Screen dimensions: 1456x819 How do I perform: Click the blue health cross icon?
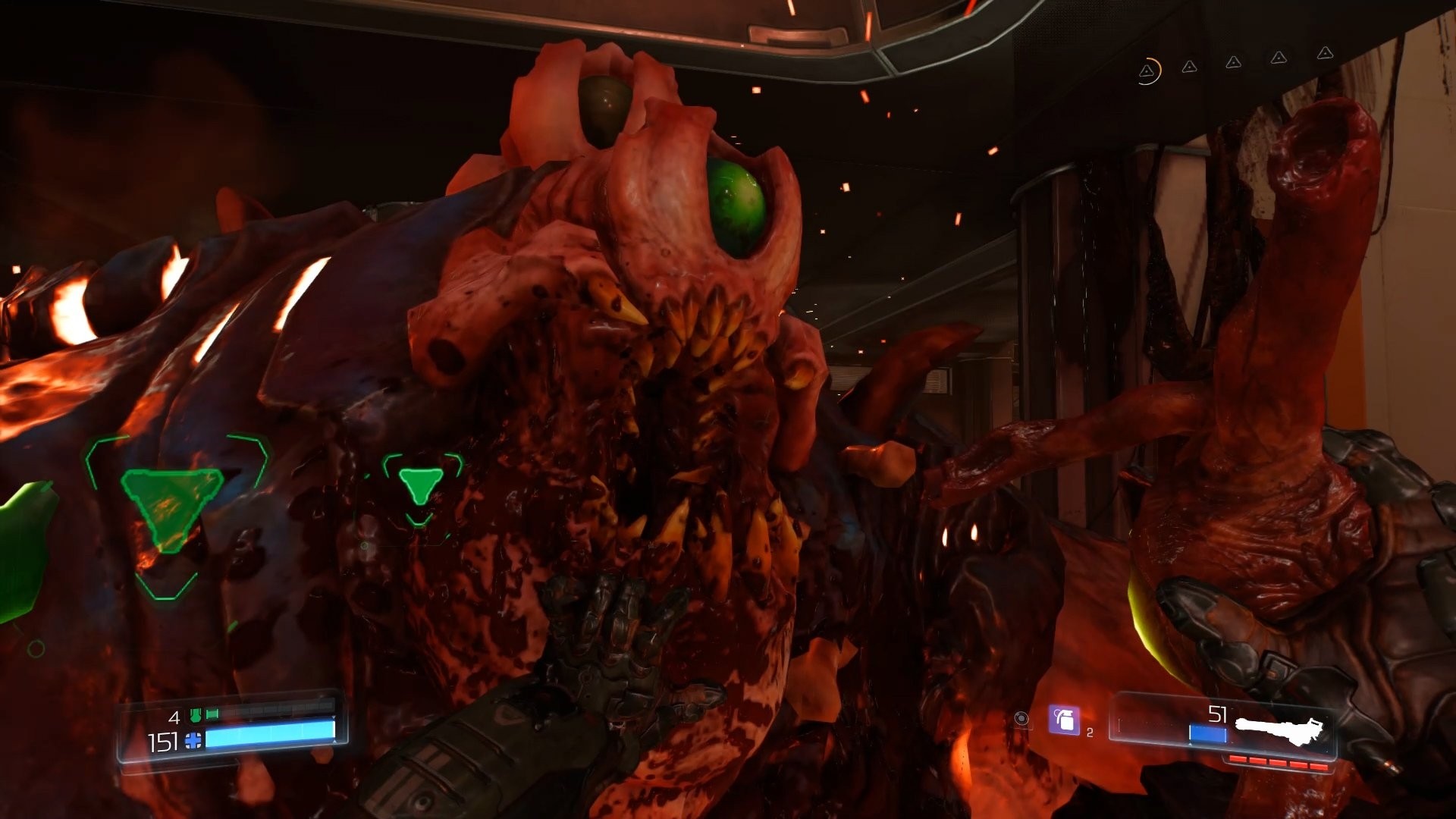[x=192, y=740]
